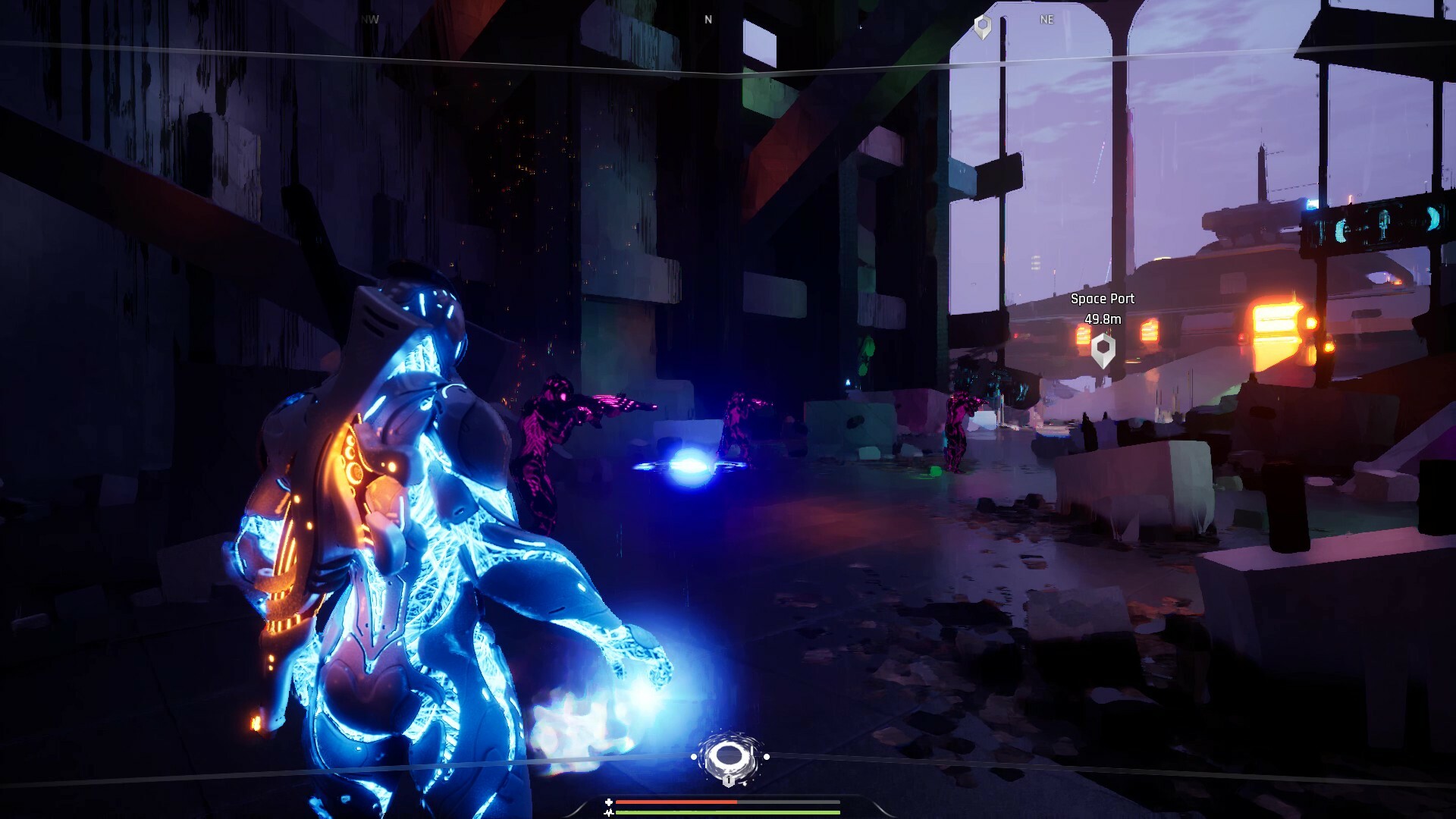Select the NE heading on the compass
Screen dimensions: 1456x819
click(x=1047, y=19)
